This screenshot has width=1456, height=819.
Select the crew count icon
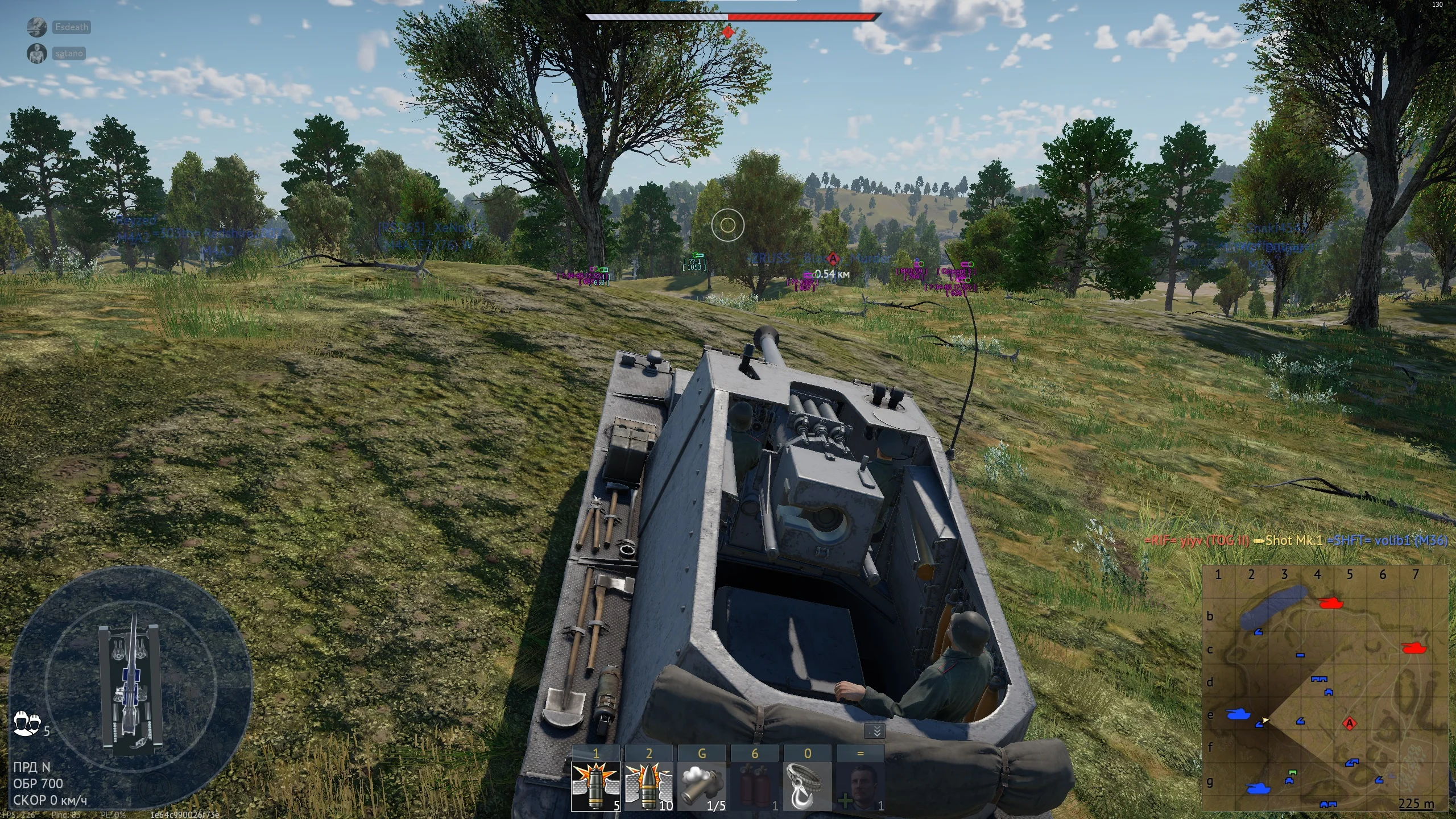tap(26, 725)
